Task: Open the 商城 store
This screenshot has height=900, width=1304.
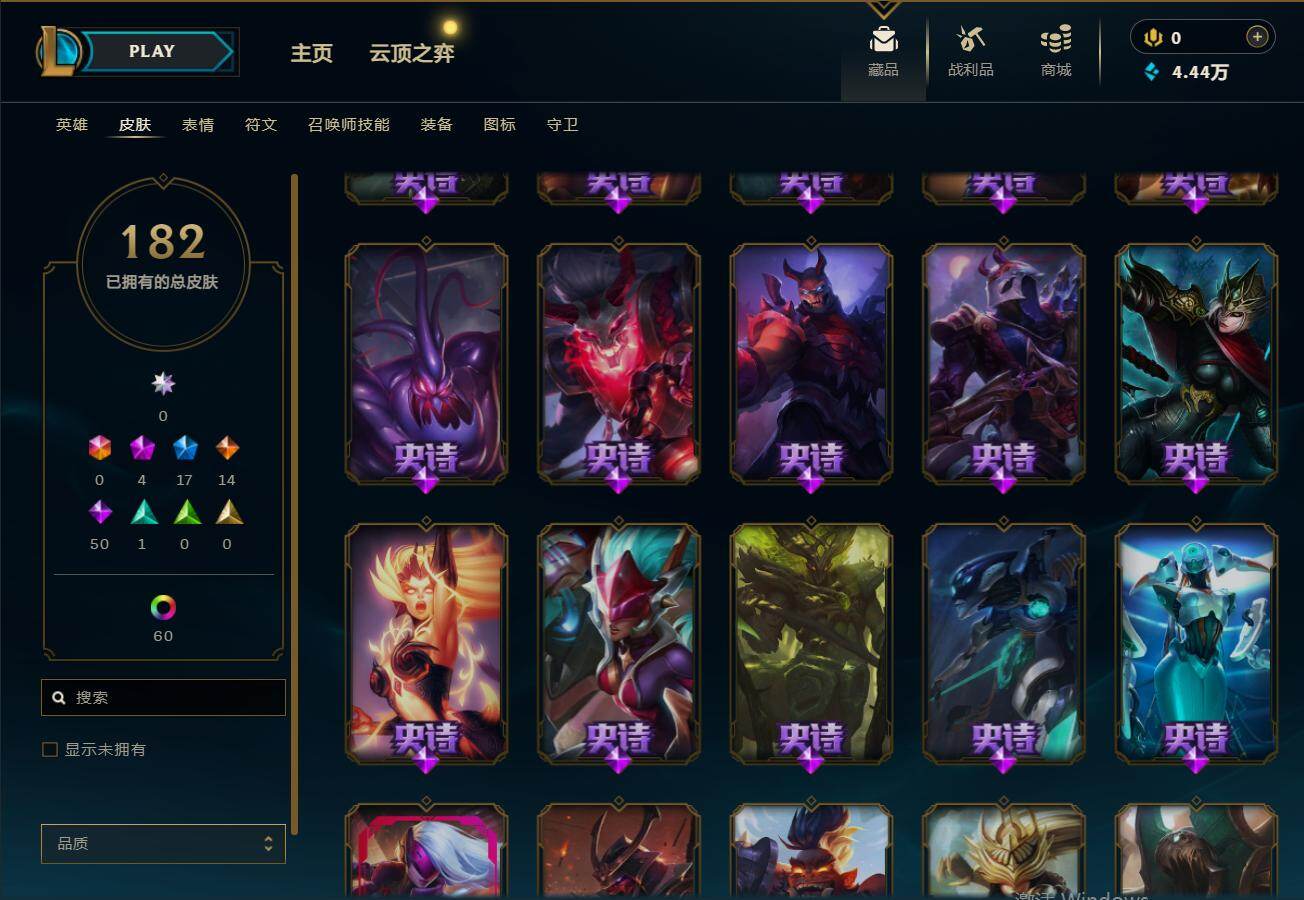Action: (1056, 52)
